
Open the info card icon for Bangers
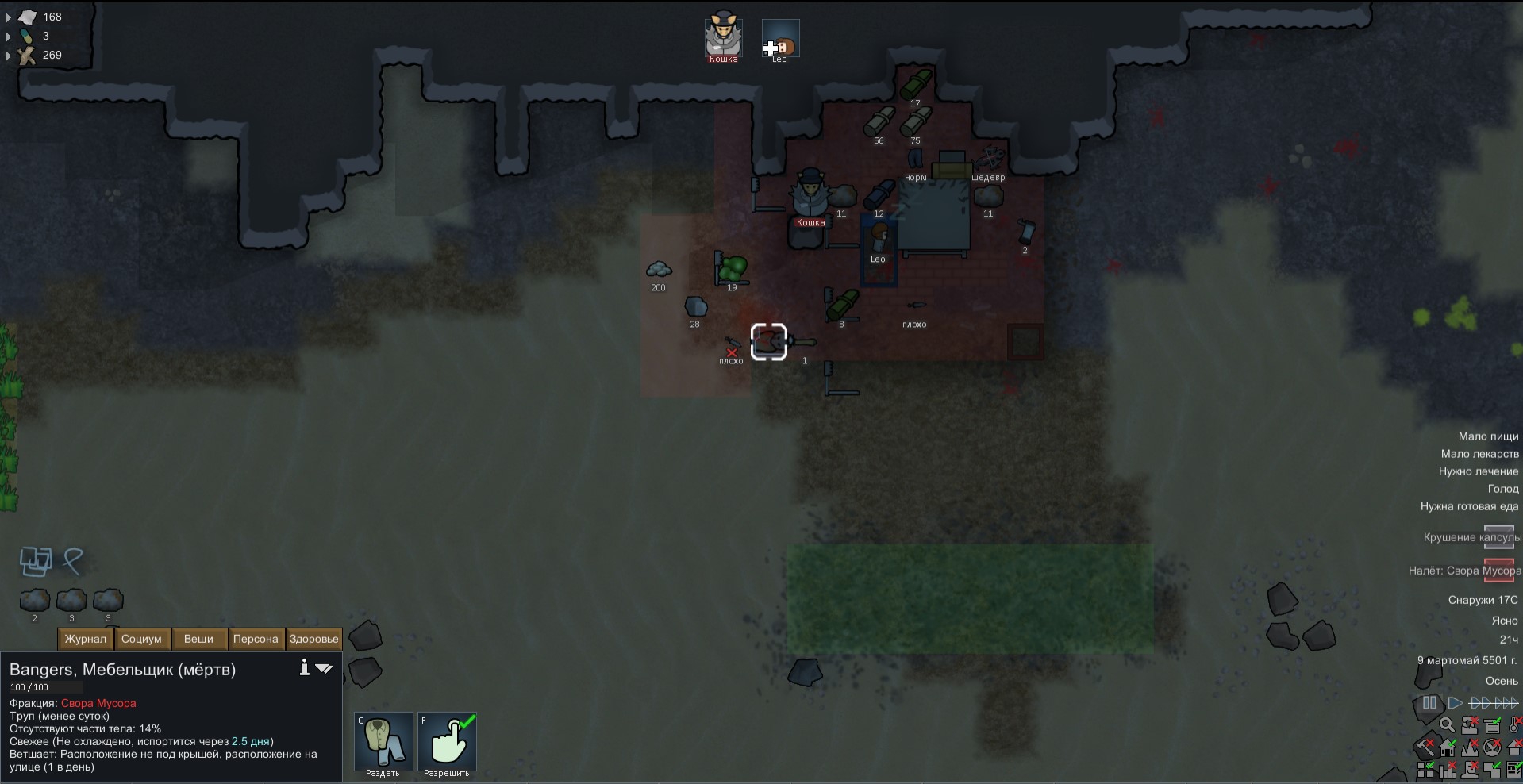(x=304, y=668)
